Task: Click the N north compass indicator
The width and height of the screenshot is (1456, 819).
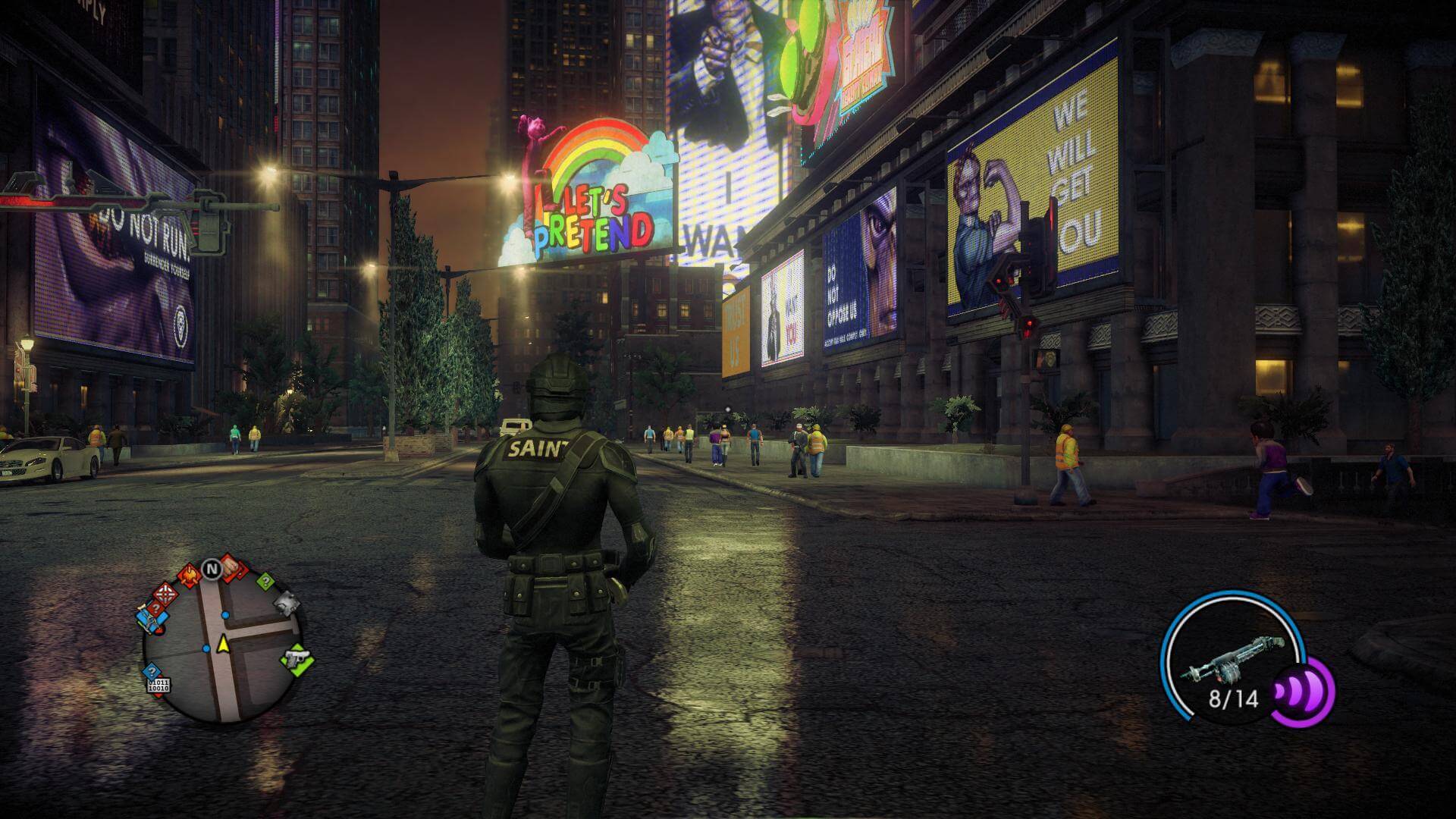Action: (x=210, y=567)
